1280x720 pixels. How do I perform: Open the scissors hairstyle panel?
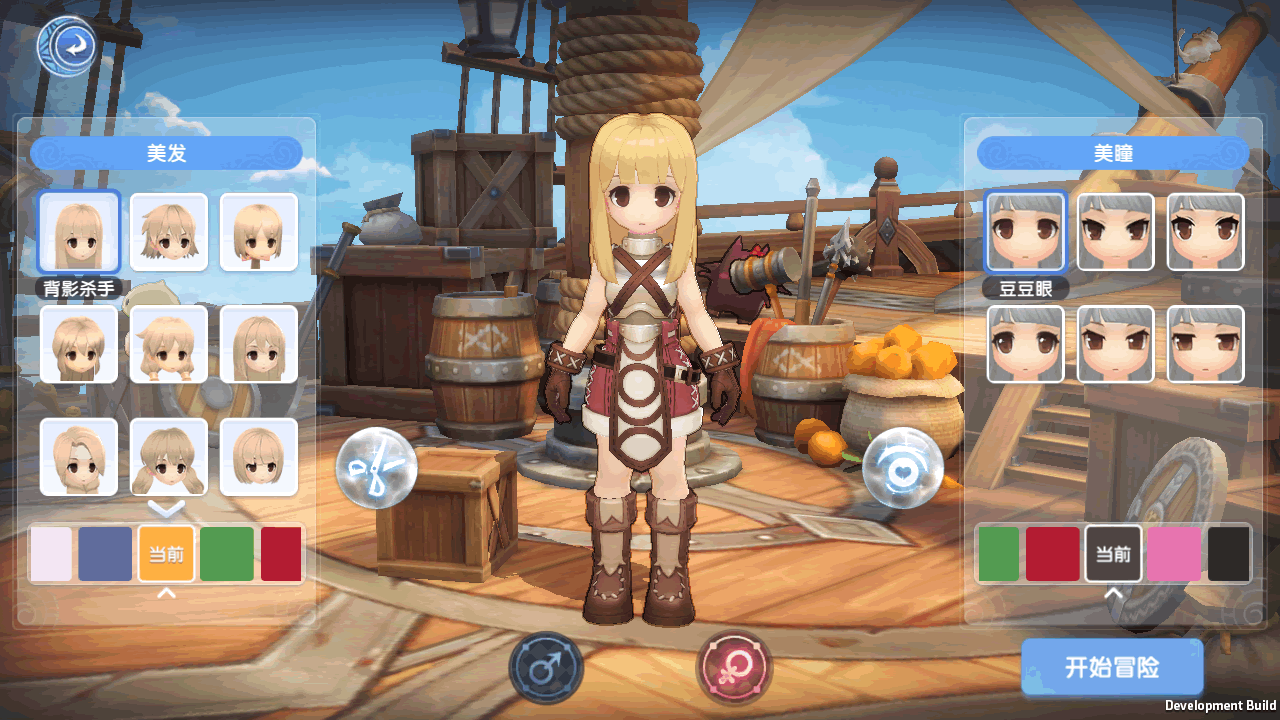click(x=375, y=467)
